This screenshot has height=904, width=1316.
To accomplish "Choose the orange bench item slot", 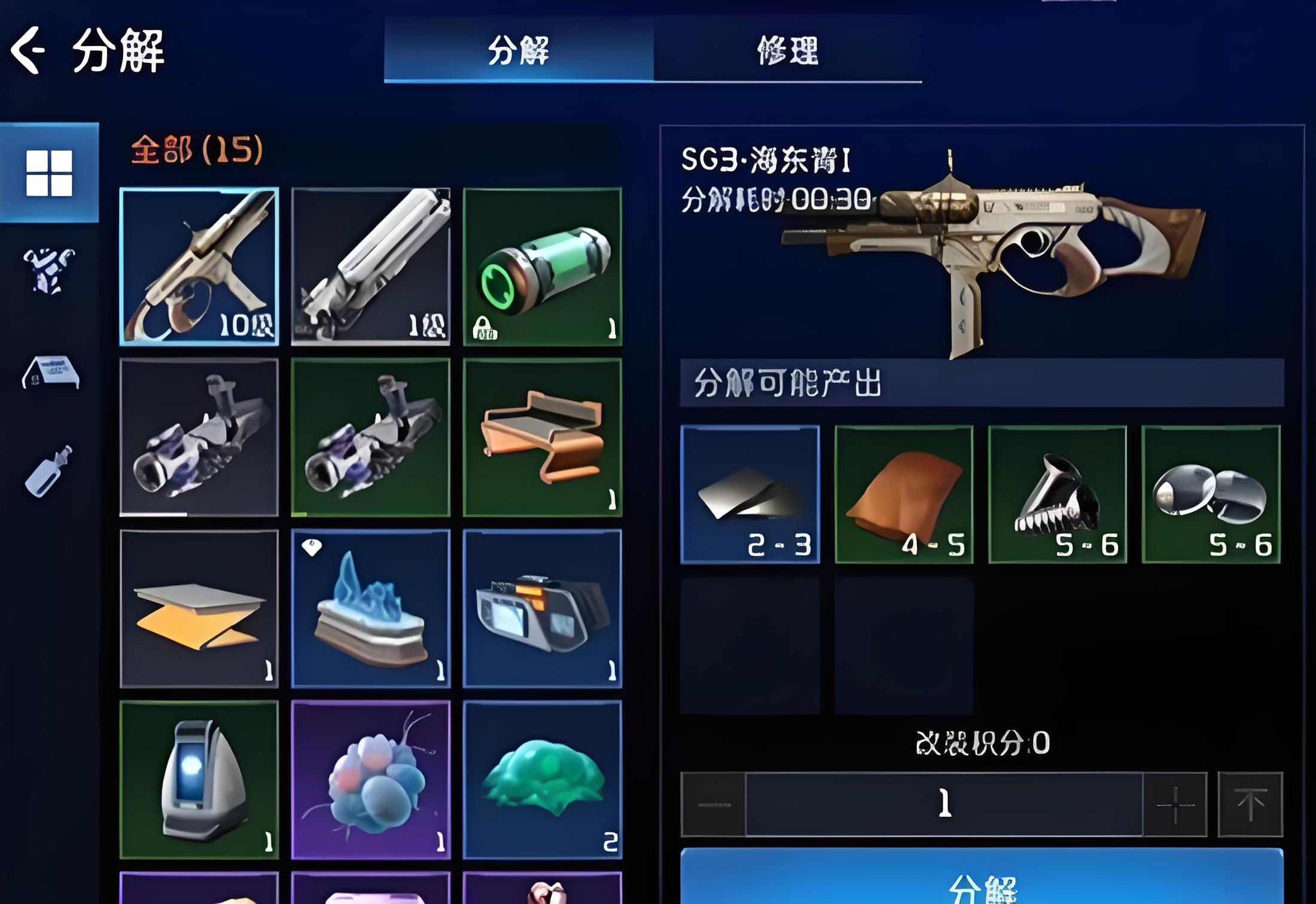I will pyautogui.click(x=543, y=437).
